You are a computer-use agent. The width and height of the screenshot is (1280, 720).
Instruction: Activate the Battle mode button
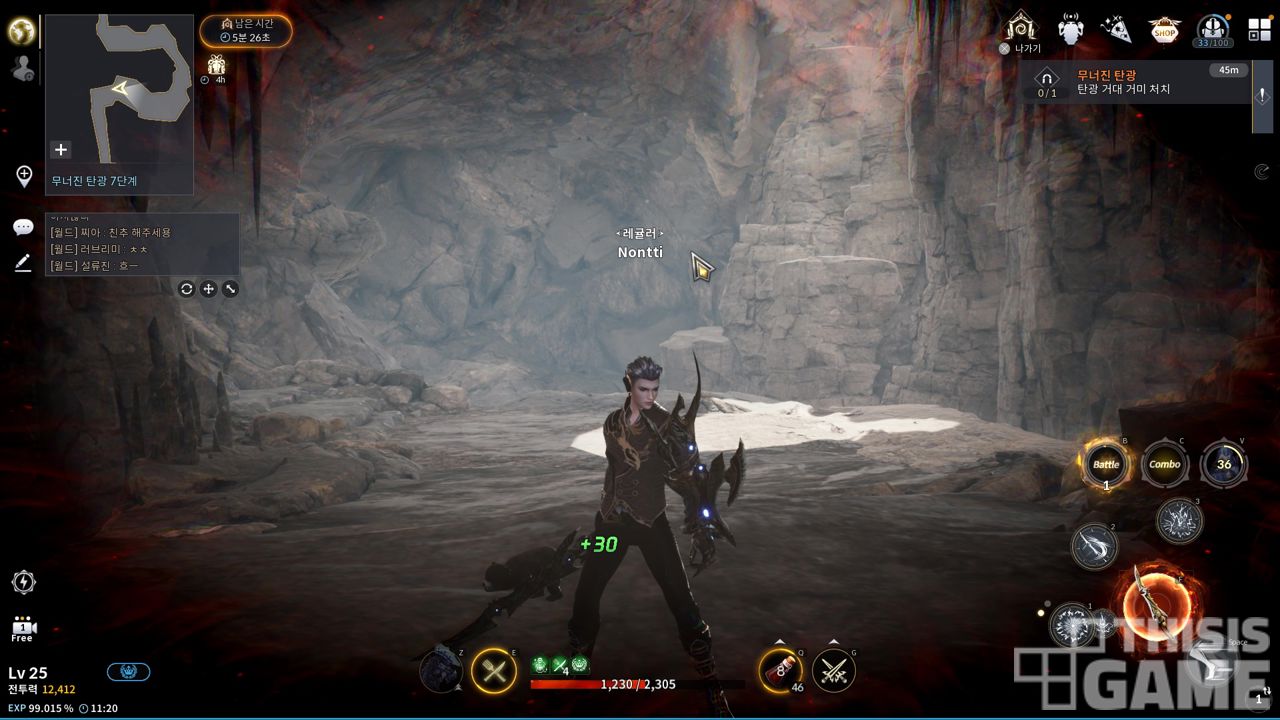tap(1106, 465)
